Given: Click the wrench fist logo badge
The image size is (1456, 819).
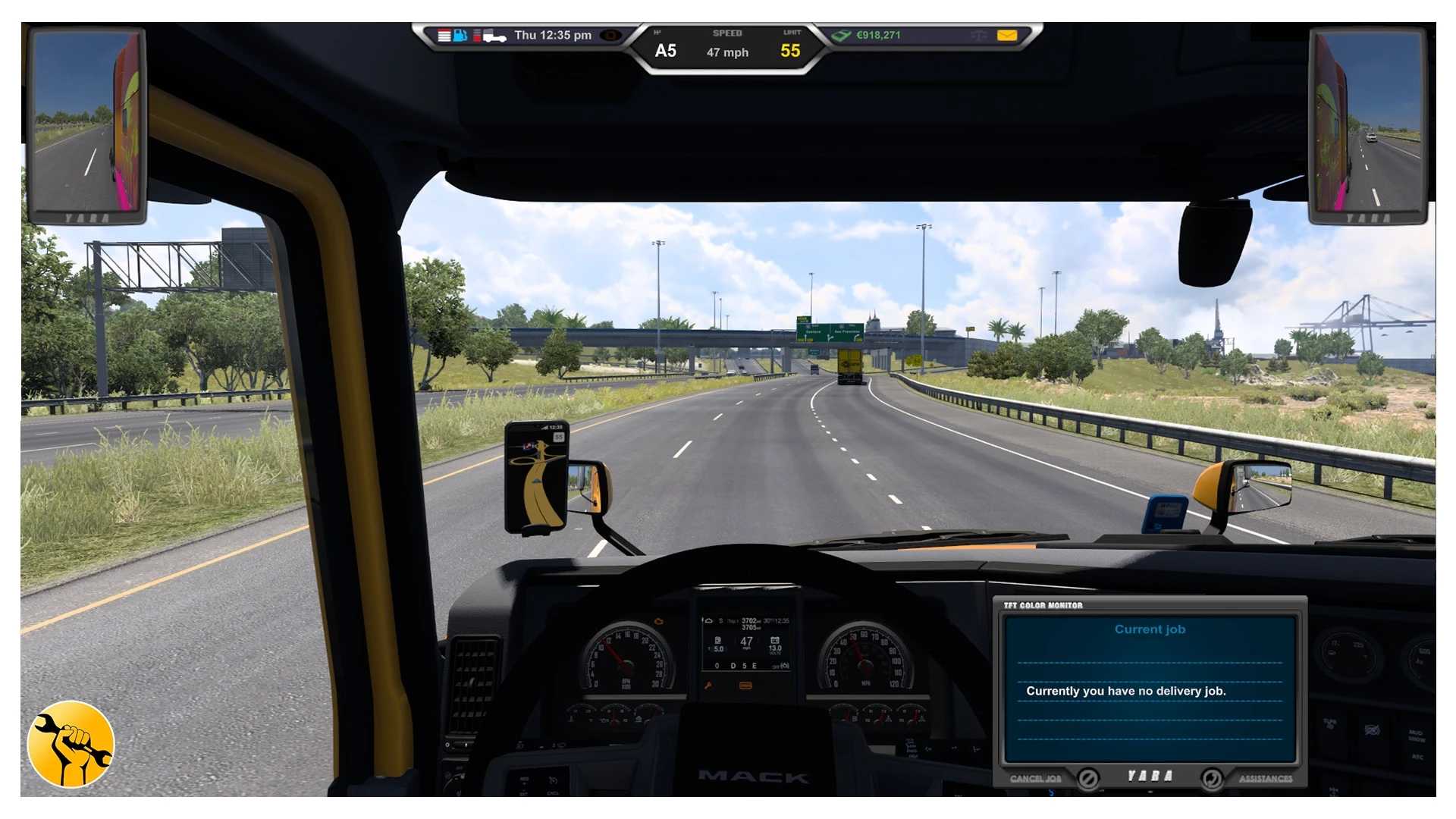Looking at the screenshot, I should pos(71,744).
